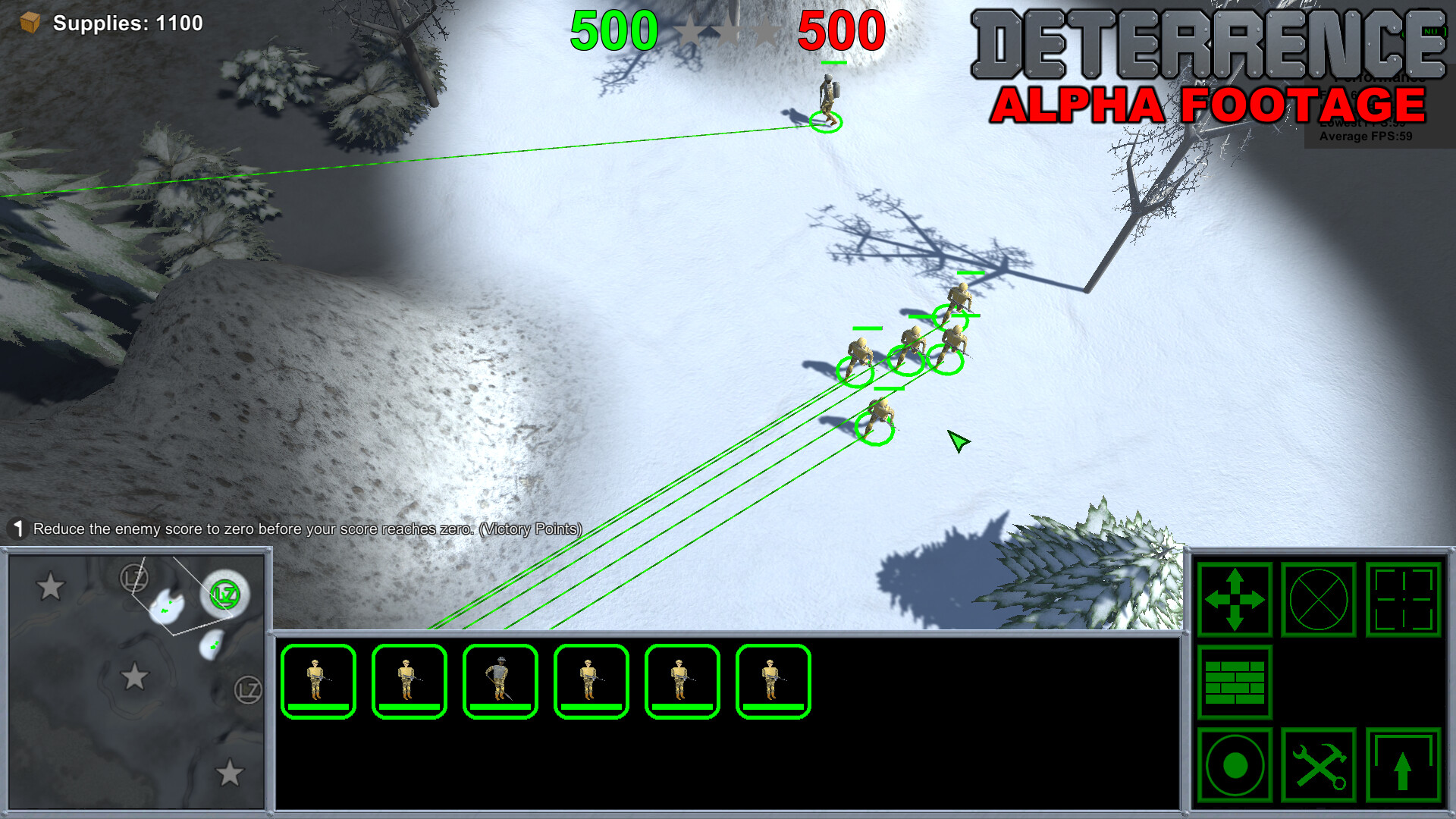Image resolution: width=1456 pixels, height=819 pixels.
Task: Click the center star on the minimap
Action: (136, 673)
